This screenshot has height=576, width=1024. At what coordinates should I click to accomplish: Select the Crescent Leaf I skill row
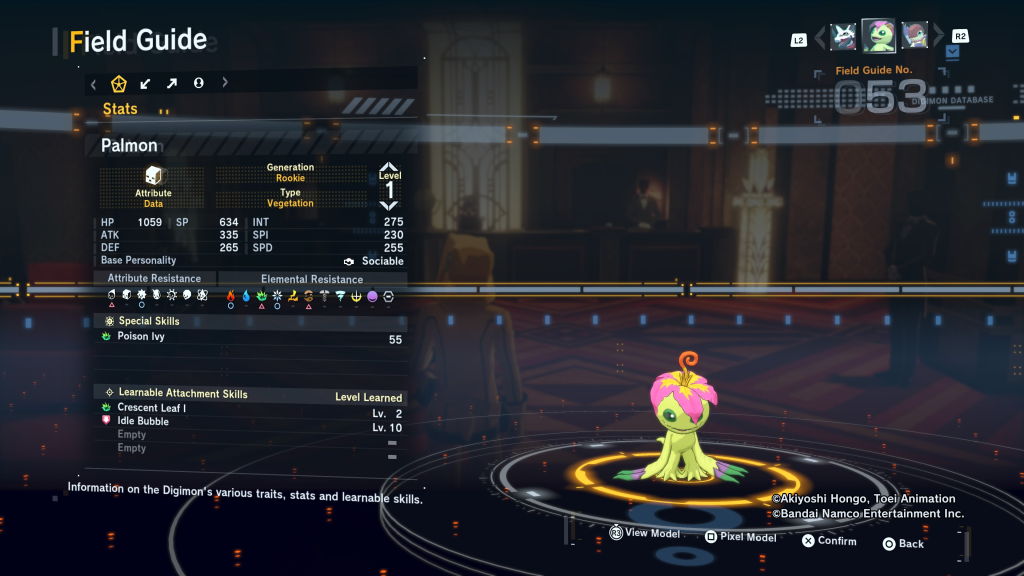[x=250, y=409]
